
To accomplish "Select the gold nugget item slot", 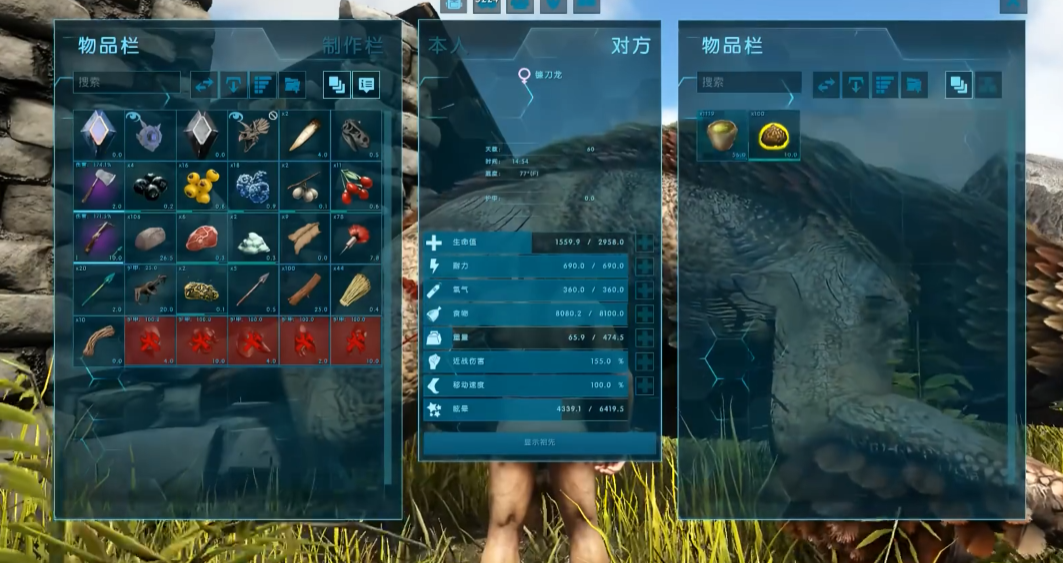I will coord(203,290).
